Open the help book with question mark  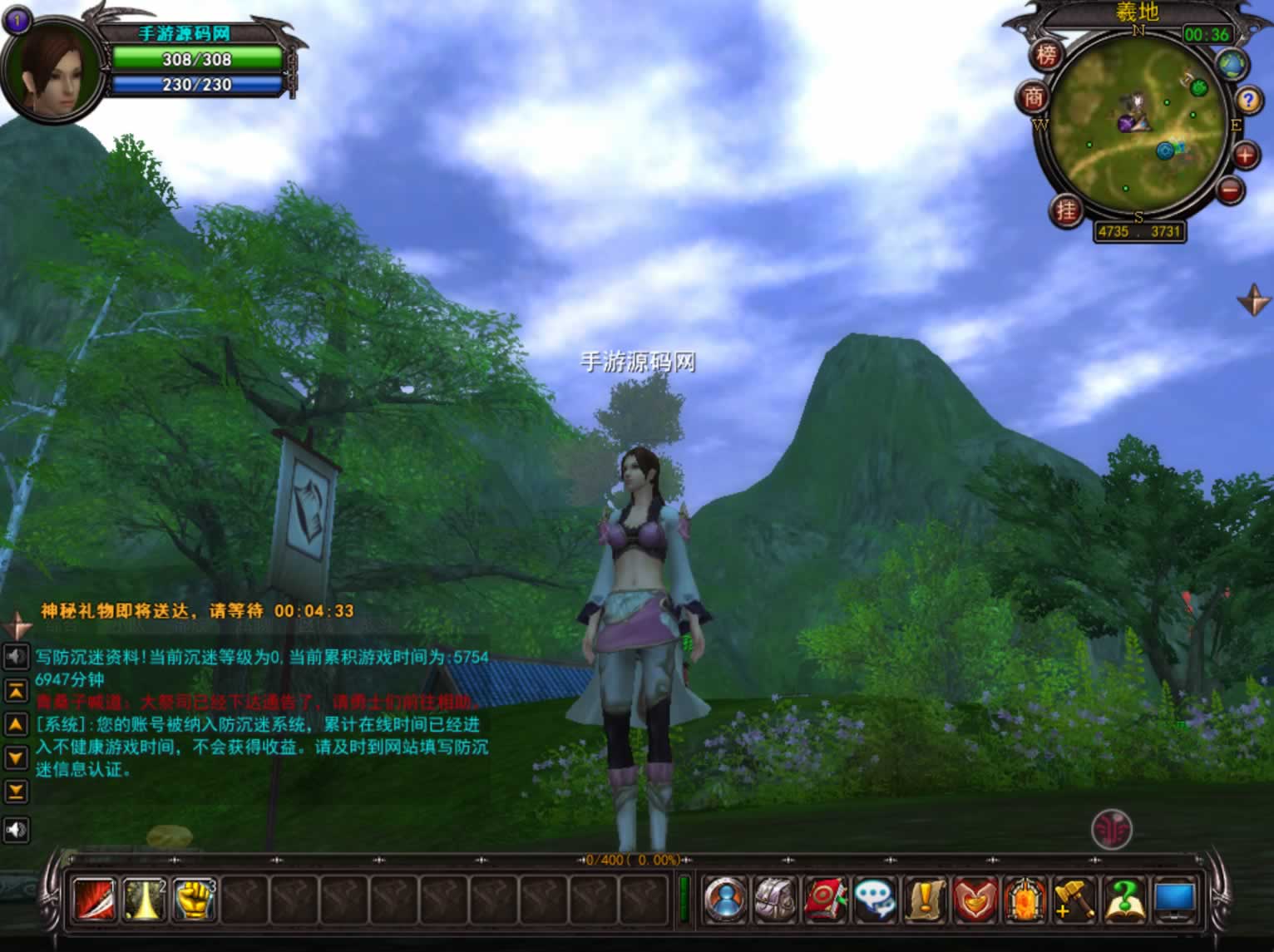(x=1123, y=899)
